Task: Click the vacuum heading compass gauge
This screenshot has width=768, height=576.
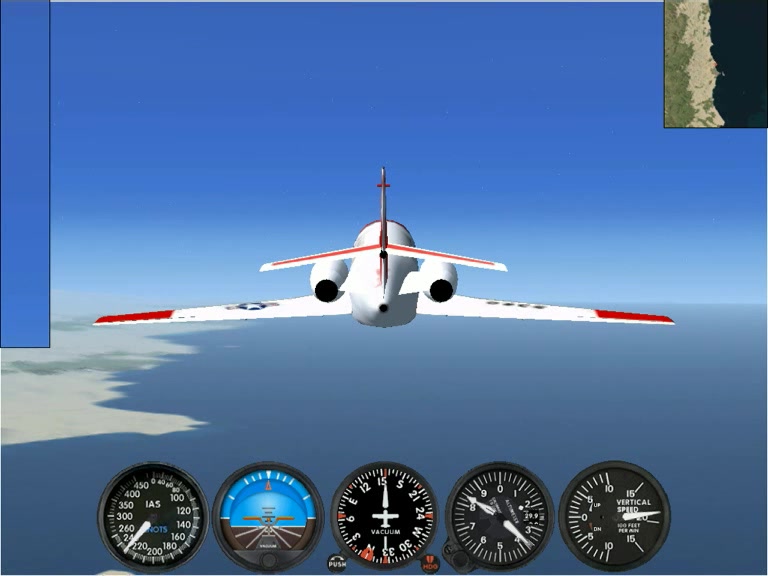Action: tap(384, 515)
